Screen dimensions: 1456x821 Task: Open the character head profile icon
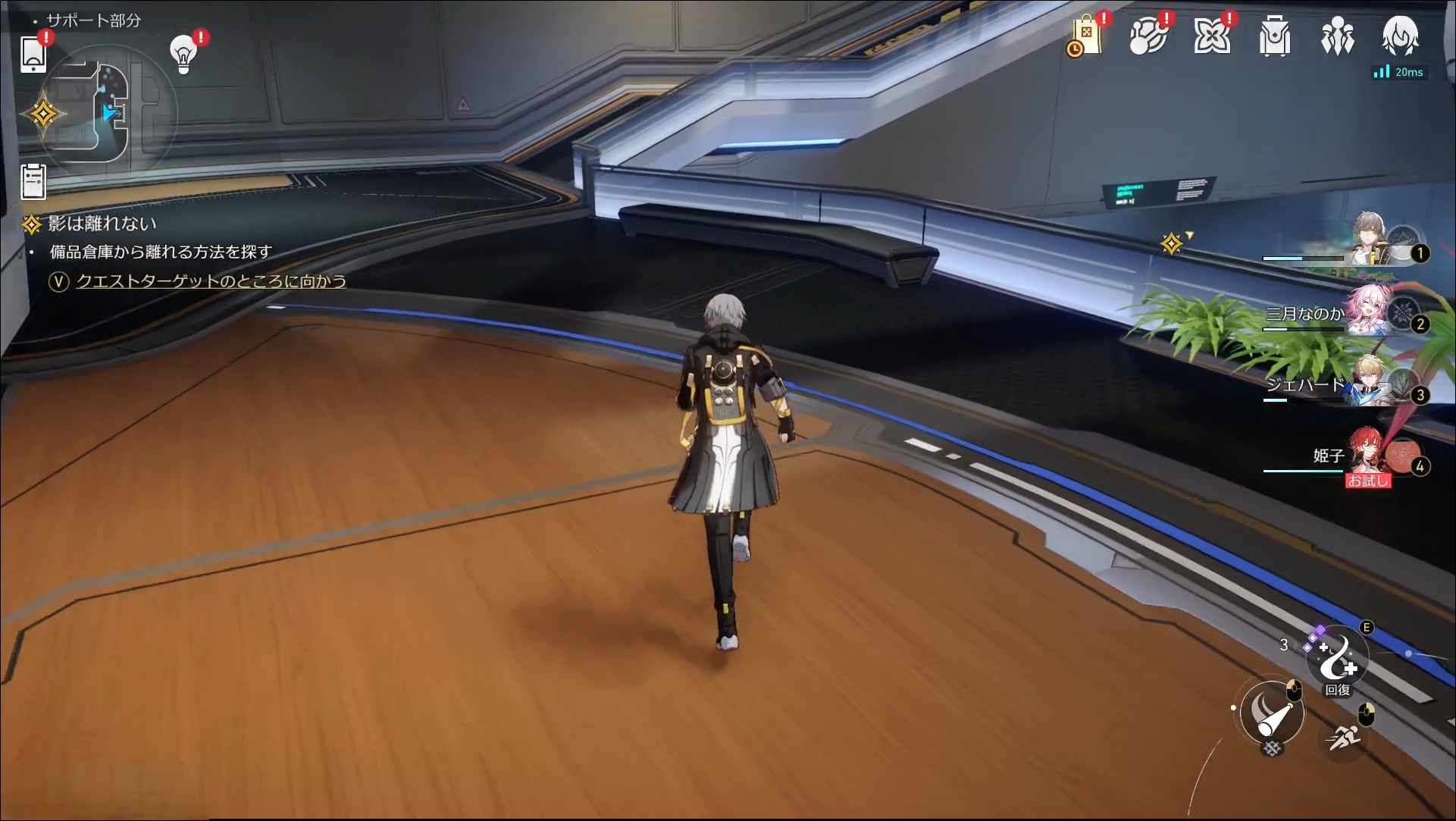[1400, 36]
